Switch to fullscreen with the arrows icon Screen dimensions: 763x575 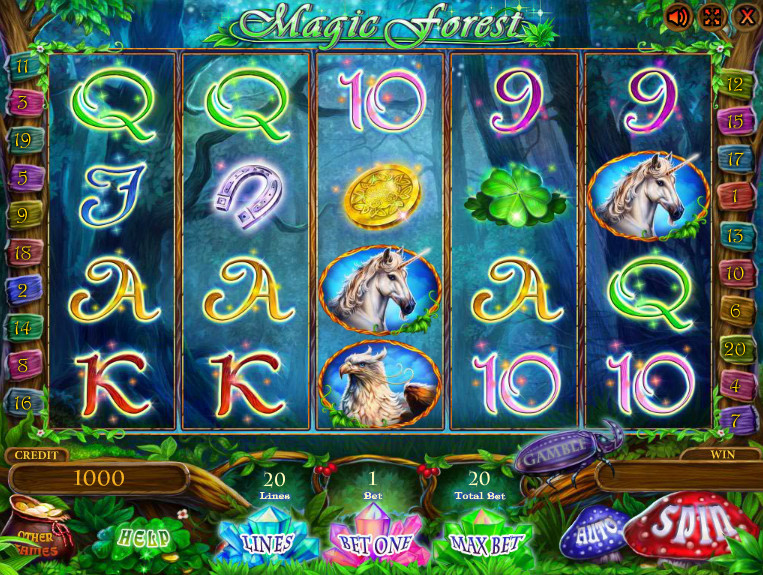[711, 17]
